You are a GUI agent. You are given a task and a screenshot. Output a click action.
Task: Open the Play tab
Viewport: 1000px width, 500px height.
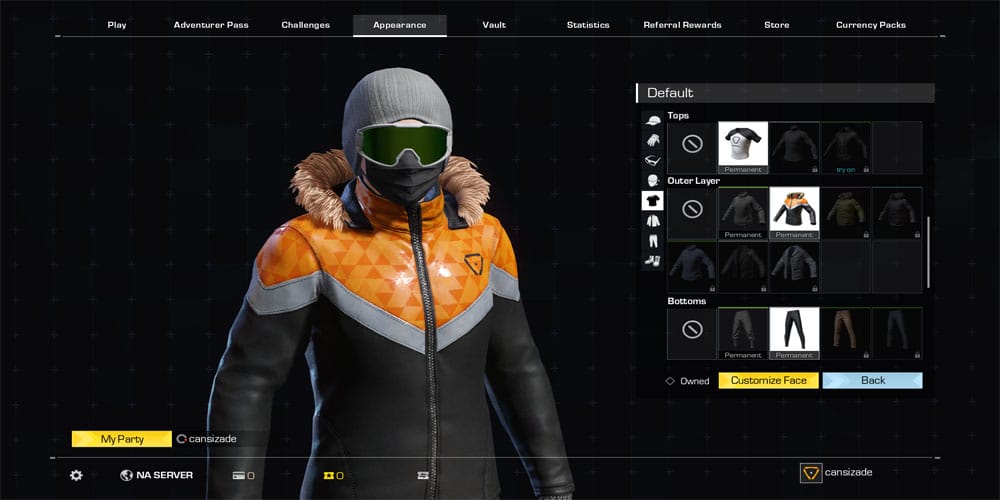(117, 25)
